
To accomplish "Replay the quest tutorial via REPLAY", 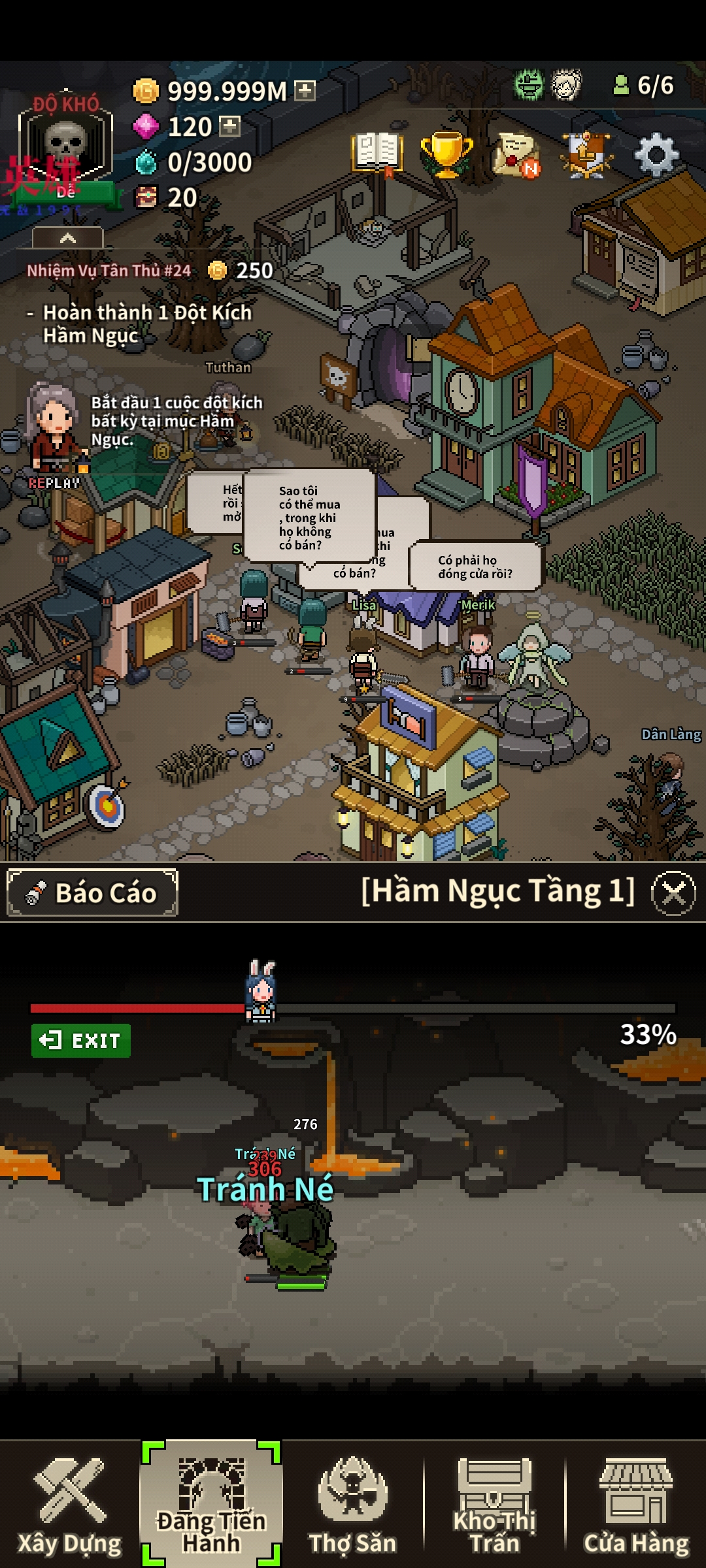I will 54,483.
